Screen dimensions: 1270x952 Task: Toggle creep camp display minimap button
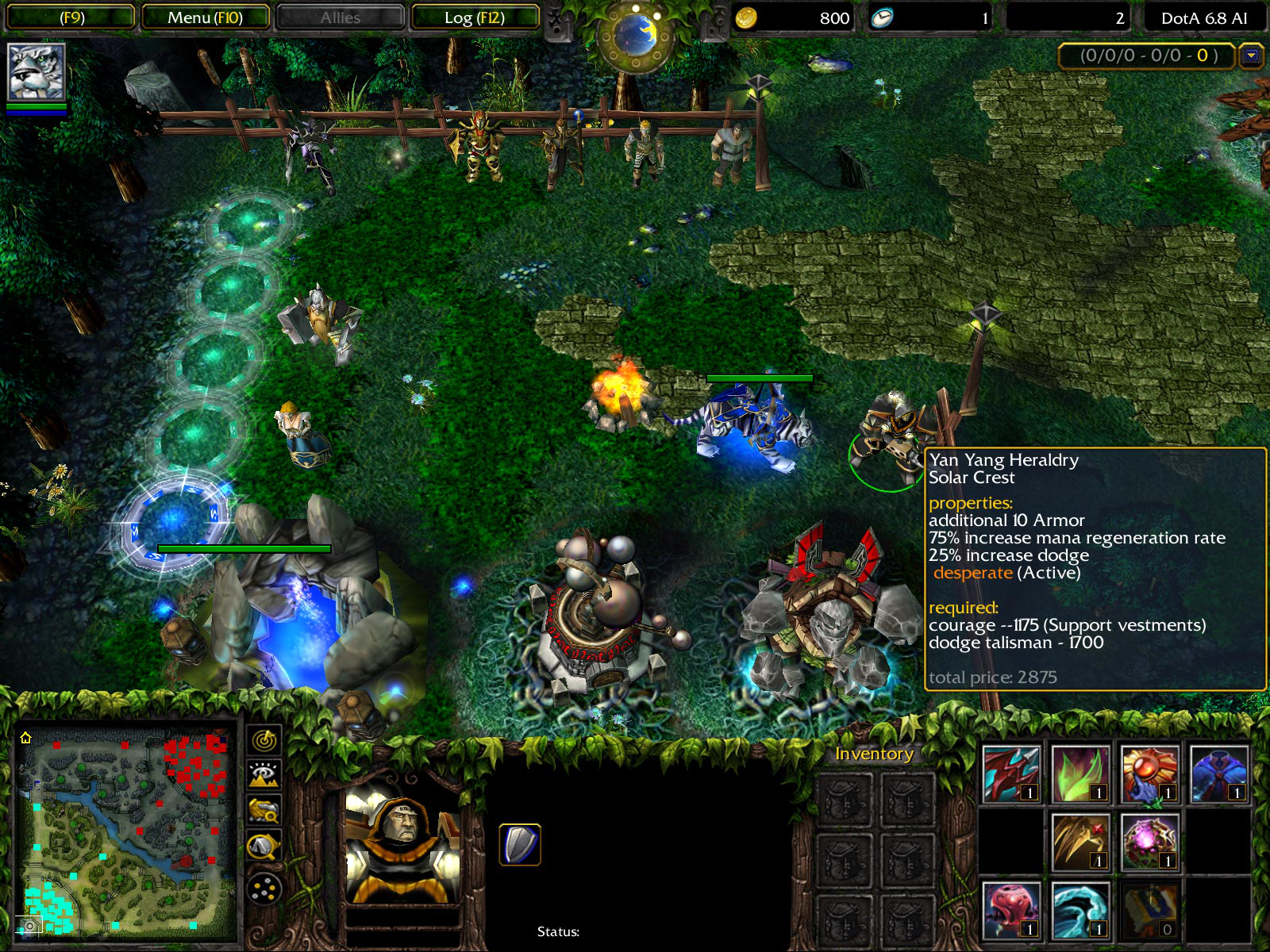(x=264, y=847)
